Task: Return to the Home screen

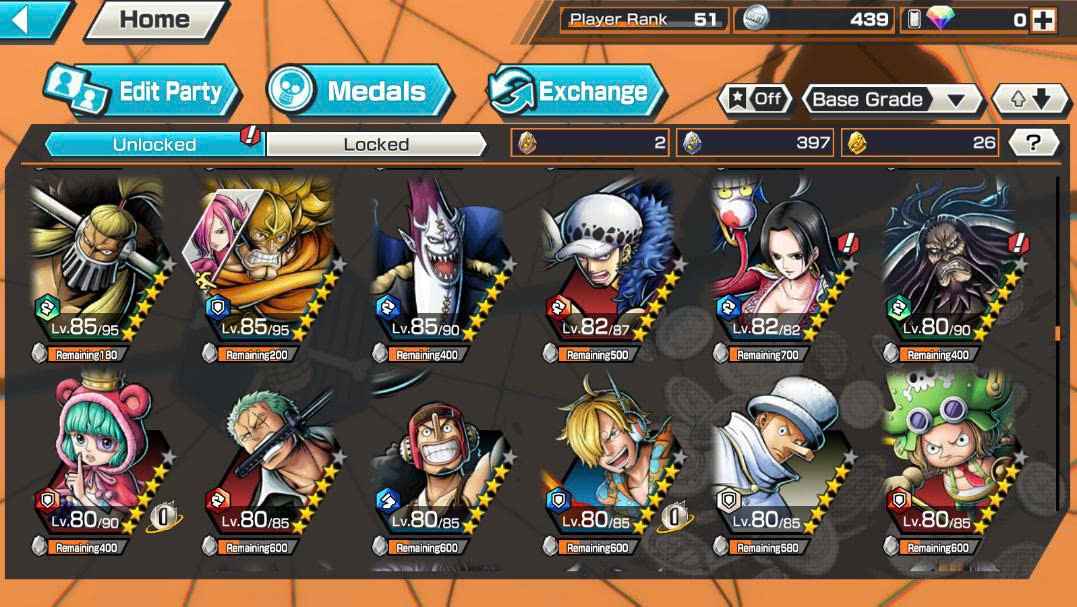Action: (154, 19)
